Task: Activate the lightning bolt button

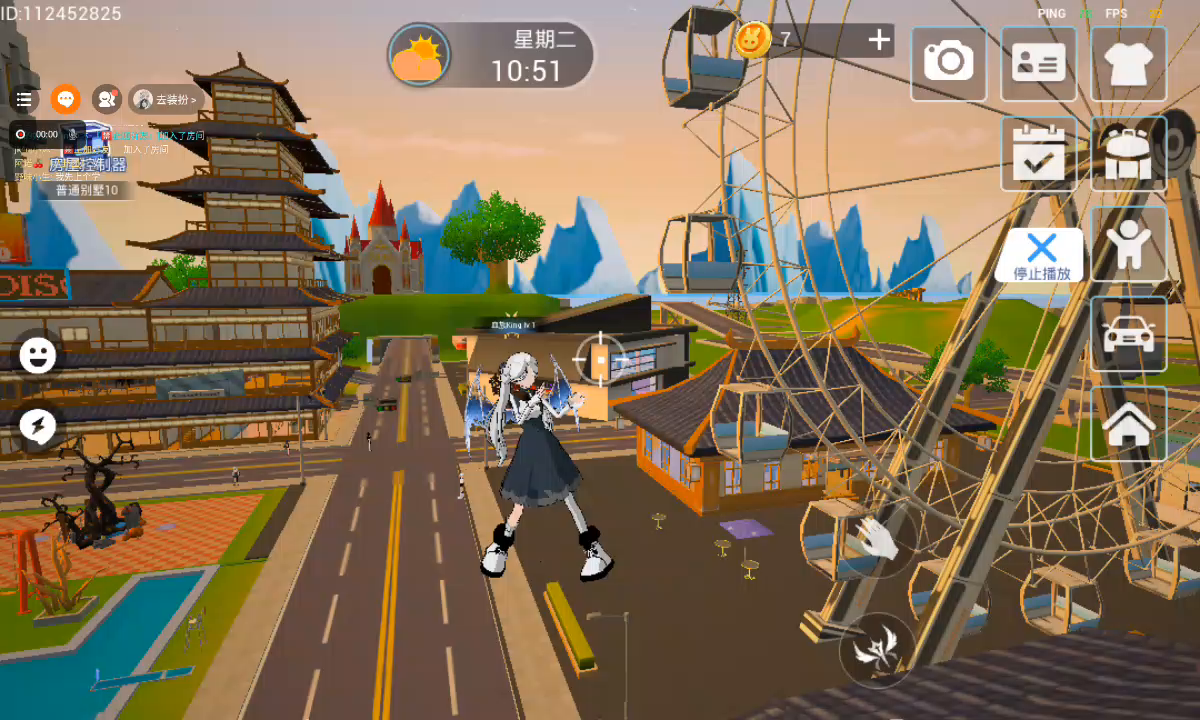Action: 38,427
